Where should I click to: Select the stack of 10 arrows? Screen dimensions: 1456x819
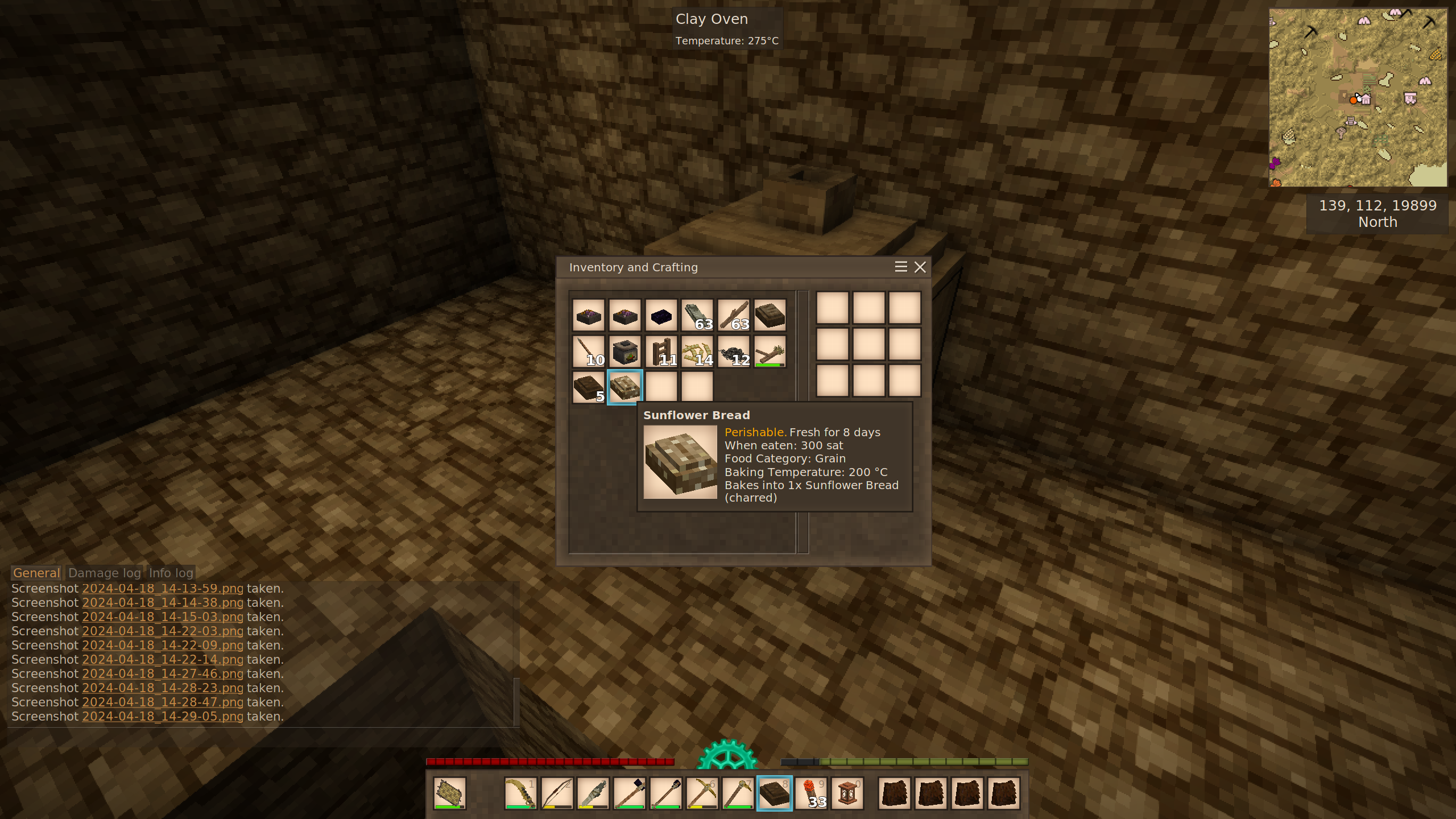(588, 351)
